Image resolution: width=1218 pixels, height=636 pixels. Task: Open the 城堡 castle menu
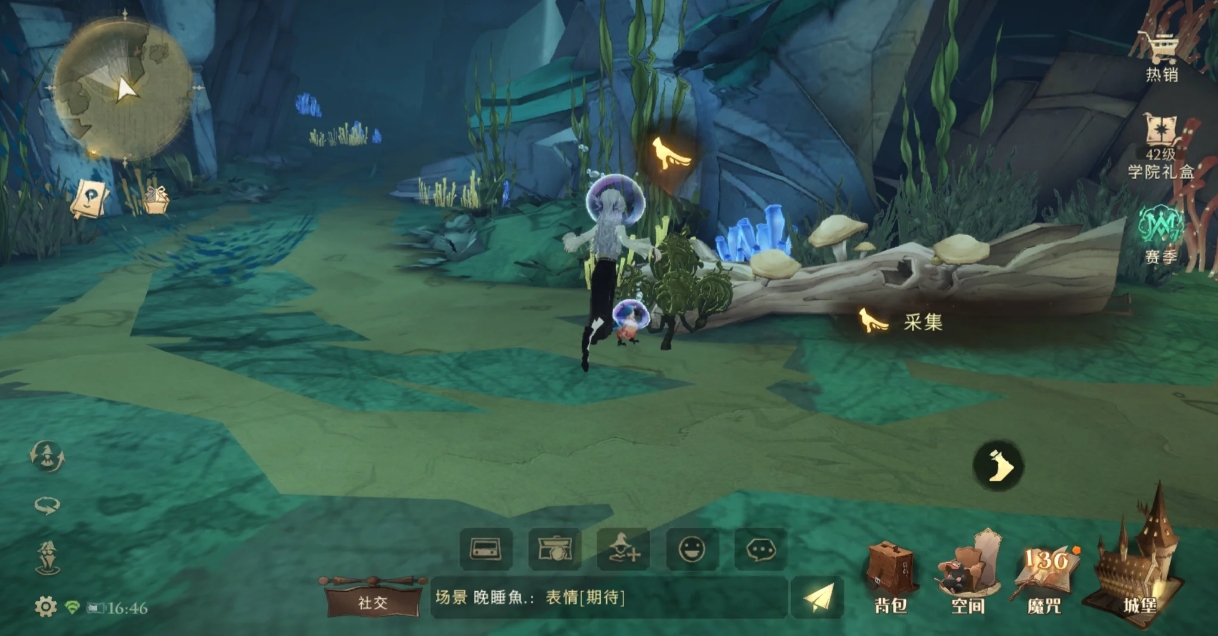point(1137,555)
